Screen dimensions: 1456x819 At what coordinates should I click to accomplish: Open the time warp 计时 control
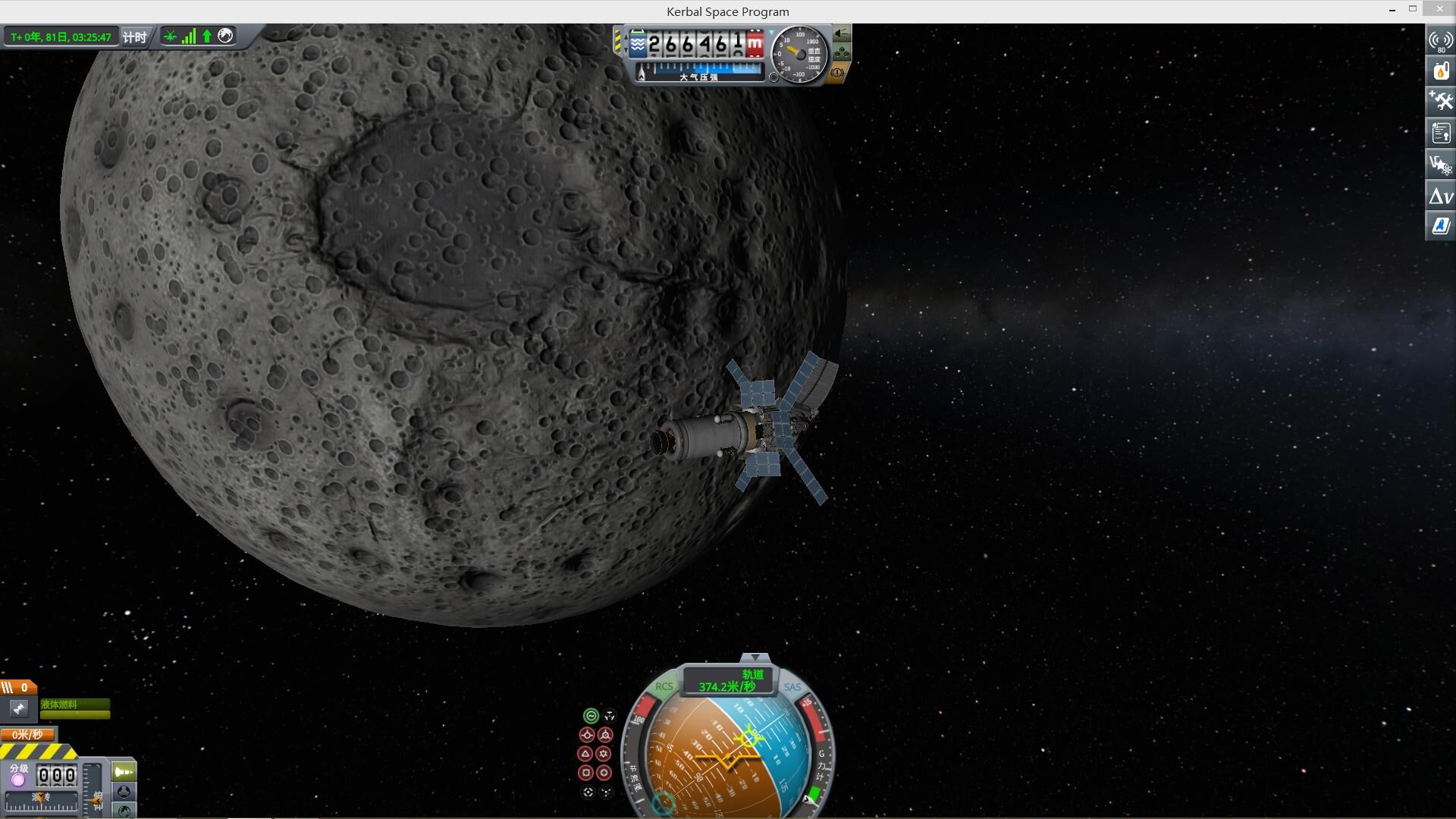[135, 36]
